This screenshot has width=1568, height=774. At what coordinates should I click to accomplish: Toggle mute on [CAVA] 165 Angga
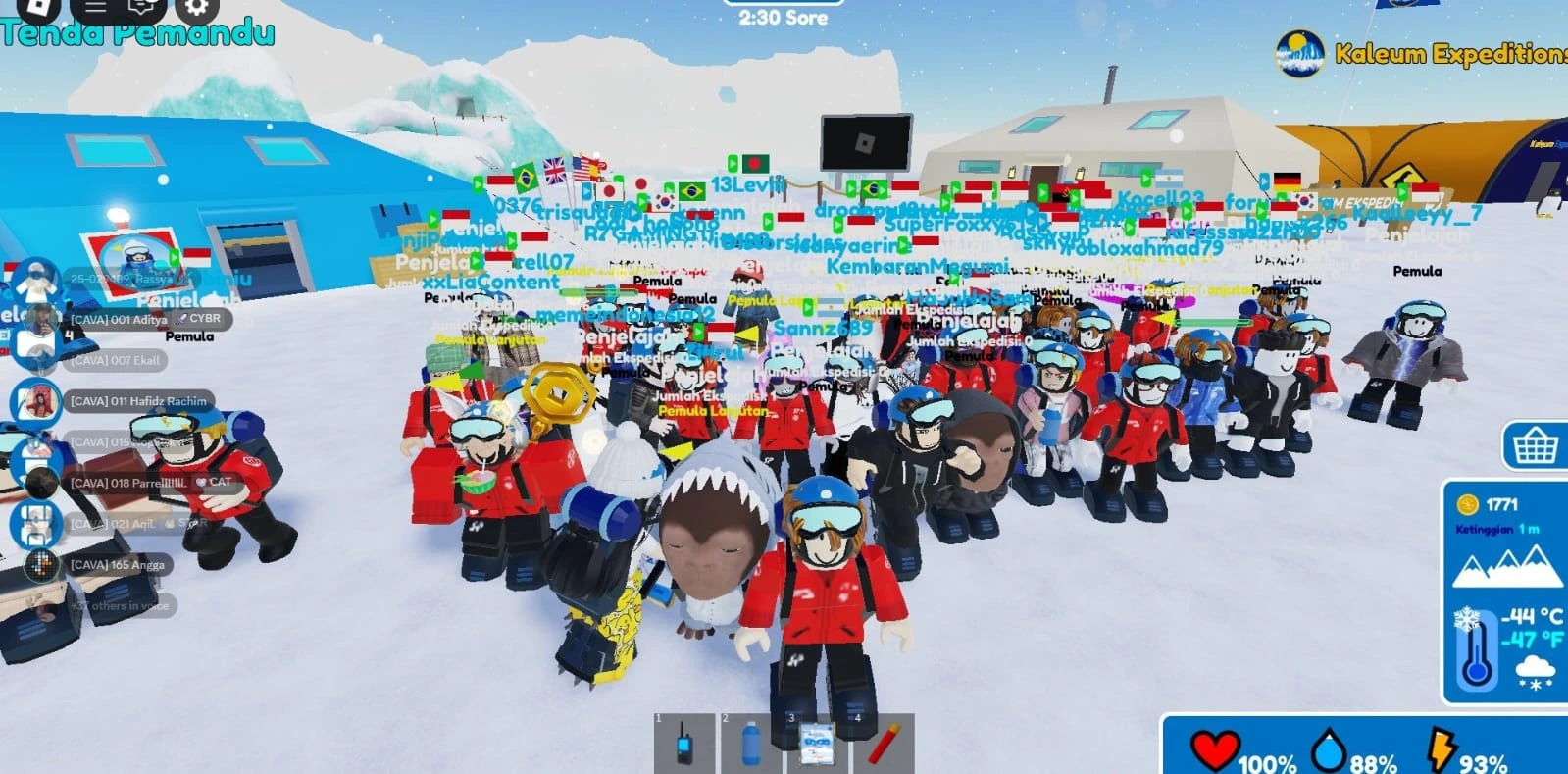click(x=39, y=565)
